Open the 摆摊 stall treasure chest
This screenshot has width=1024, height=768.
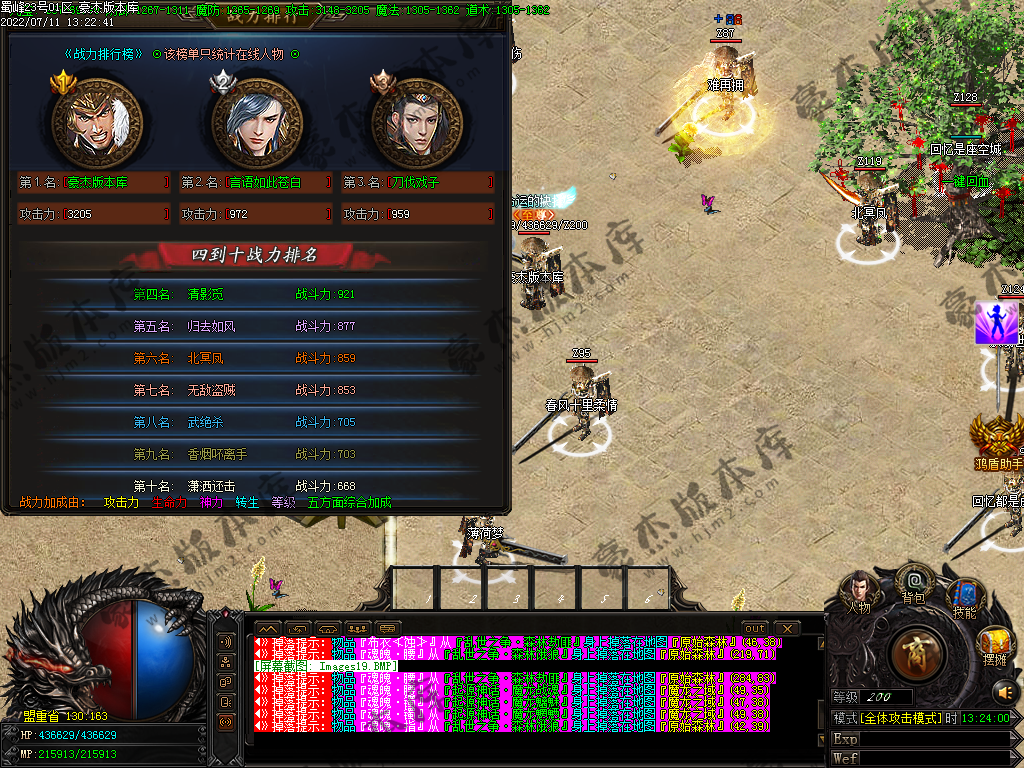[x=994, y=642]
